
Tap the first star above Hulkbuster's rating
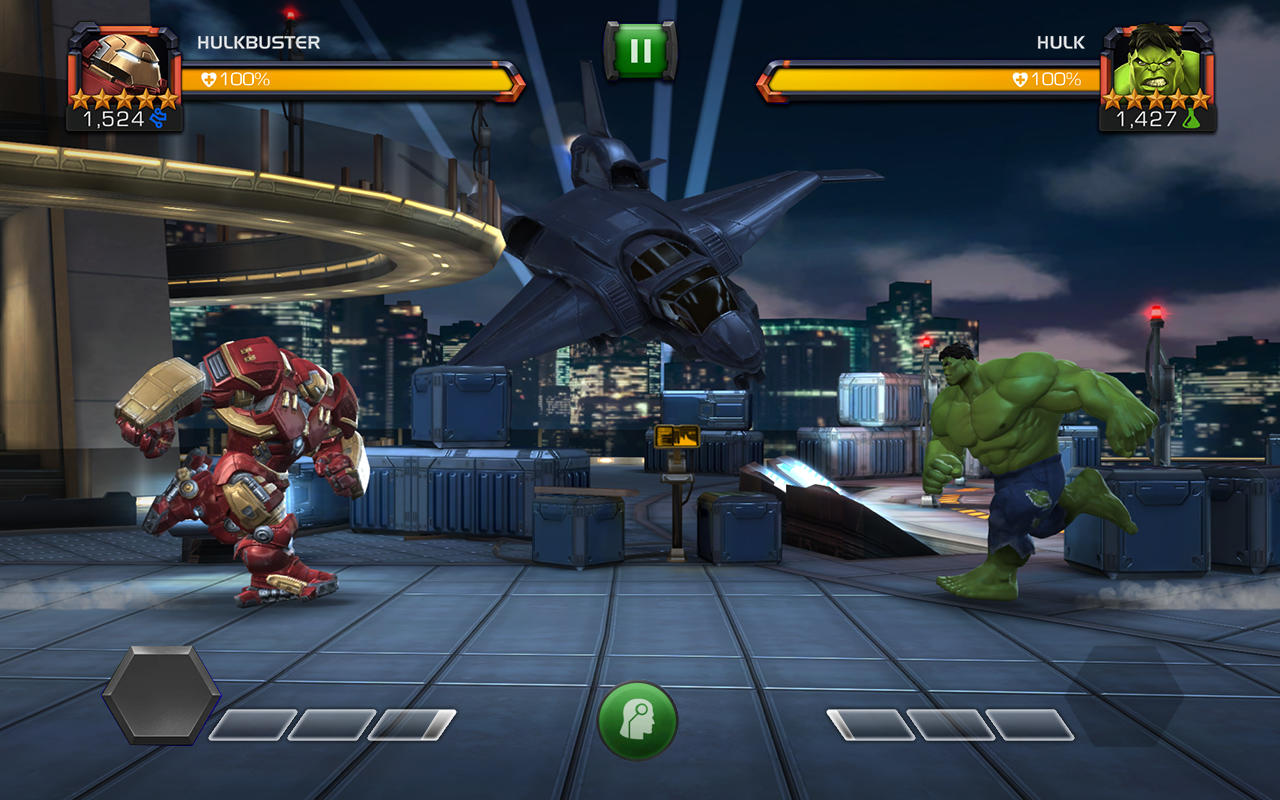78,99
